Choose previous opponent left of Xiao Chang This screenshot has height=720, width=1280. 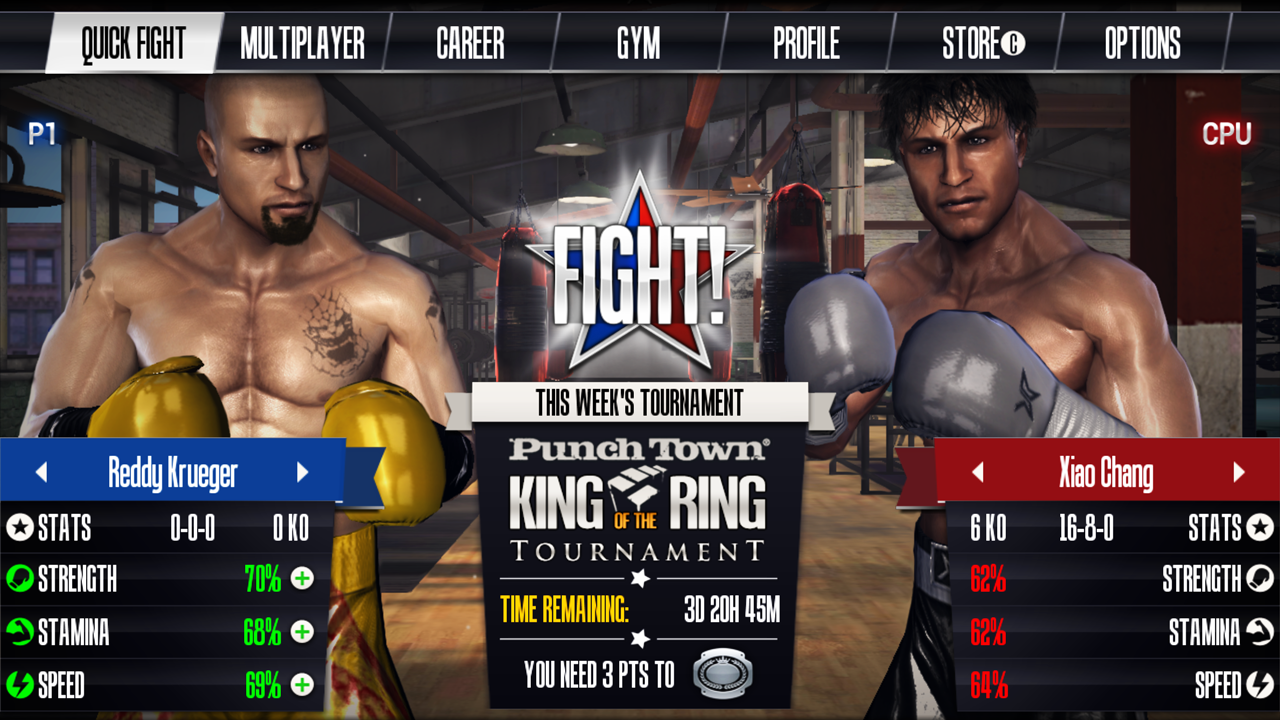[978, 472]
